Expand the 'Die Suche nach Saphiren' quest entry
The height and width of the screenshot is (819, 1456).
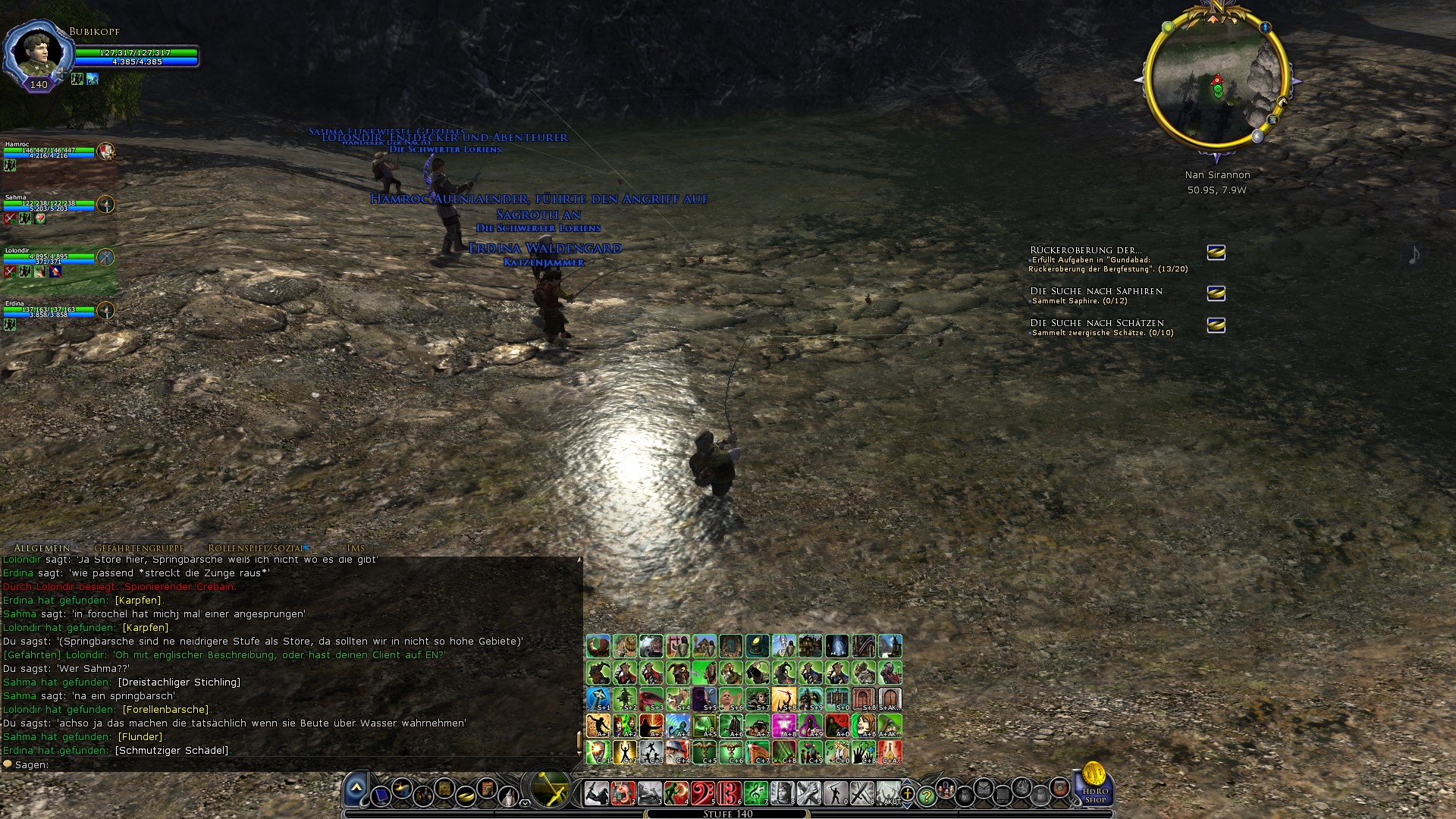pyautogui.click(x=1097, y=290)
